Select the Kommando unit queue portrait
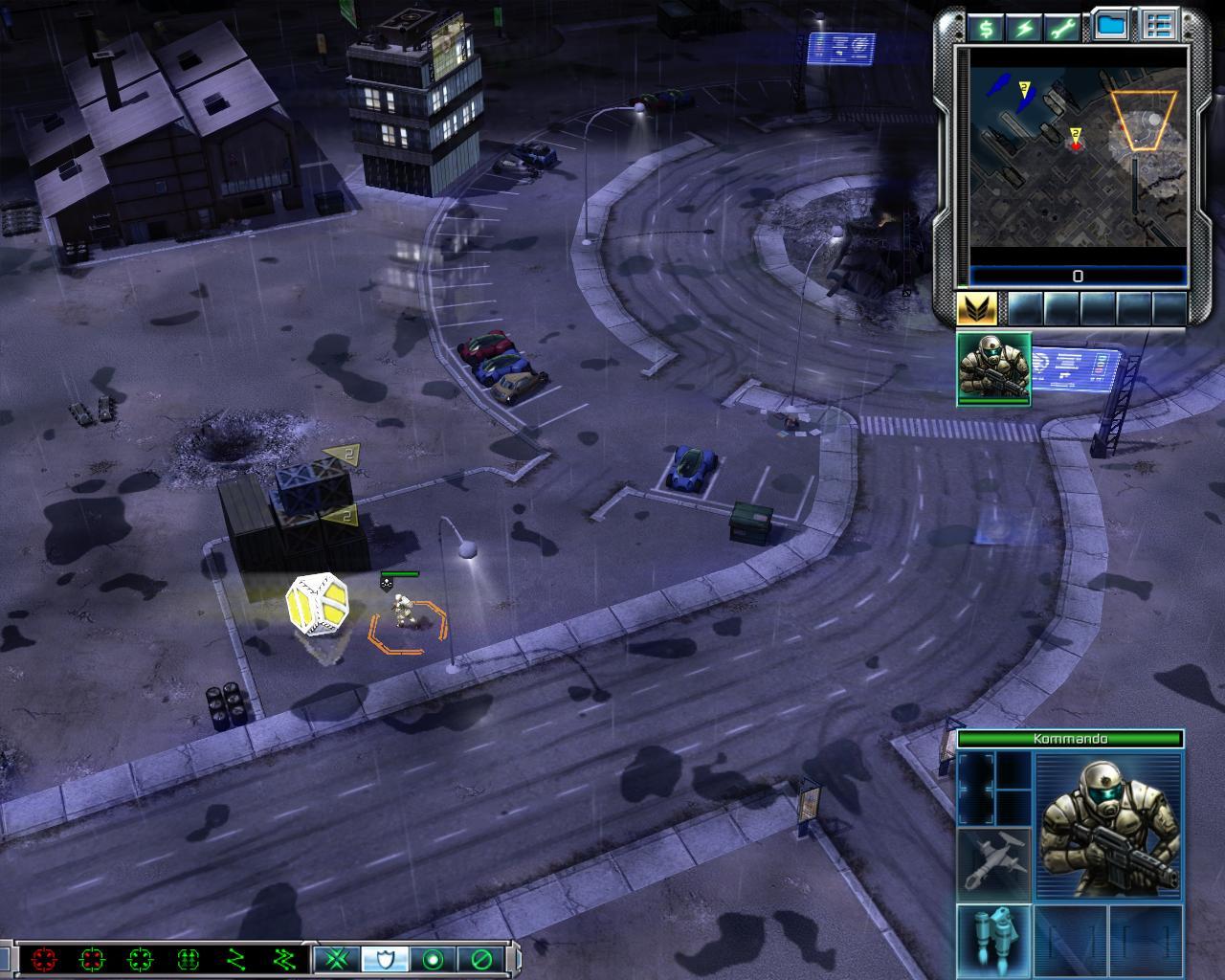Image resolution: width=1225 pixels, height=980 pixels. (993, 368)
